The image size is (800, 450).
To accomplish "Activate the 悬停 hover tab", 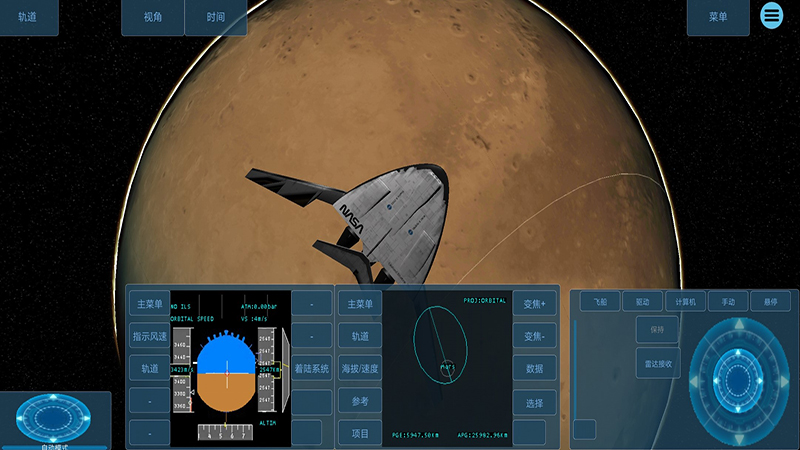I will pos(770,301).
